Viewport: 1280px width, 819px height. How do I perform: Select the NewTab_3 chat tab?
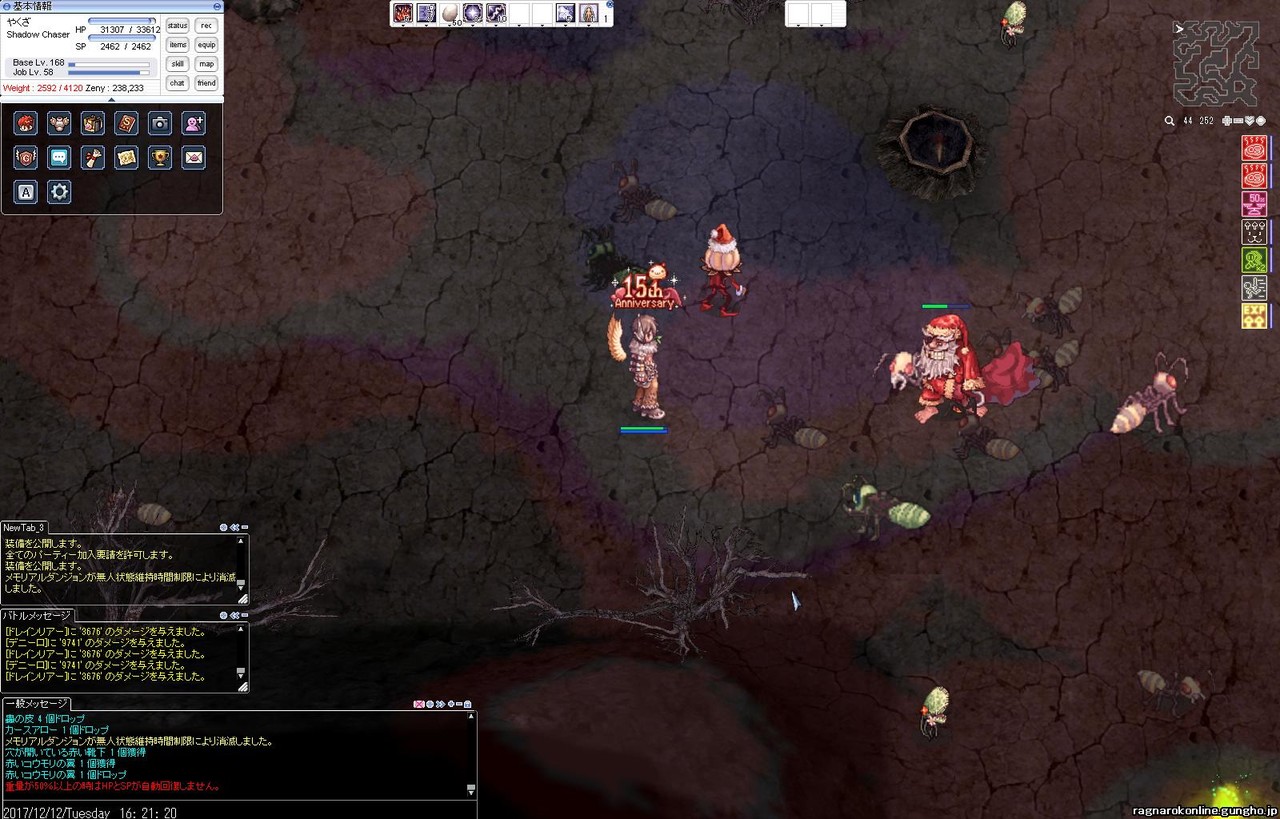pyautogui.click(x=25, y=527)
